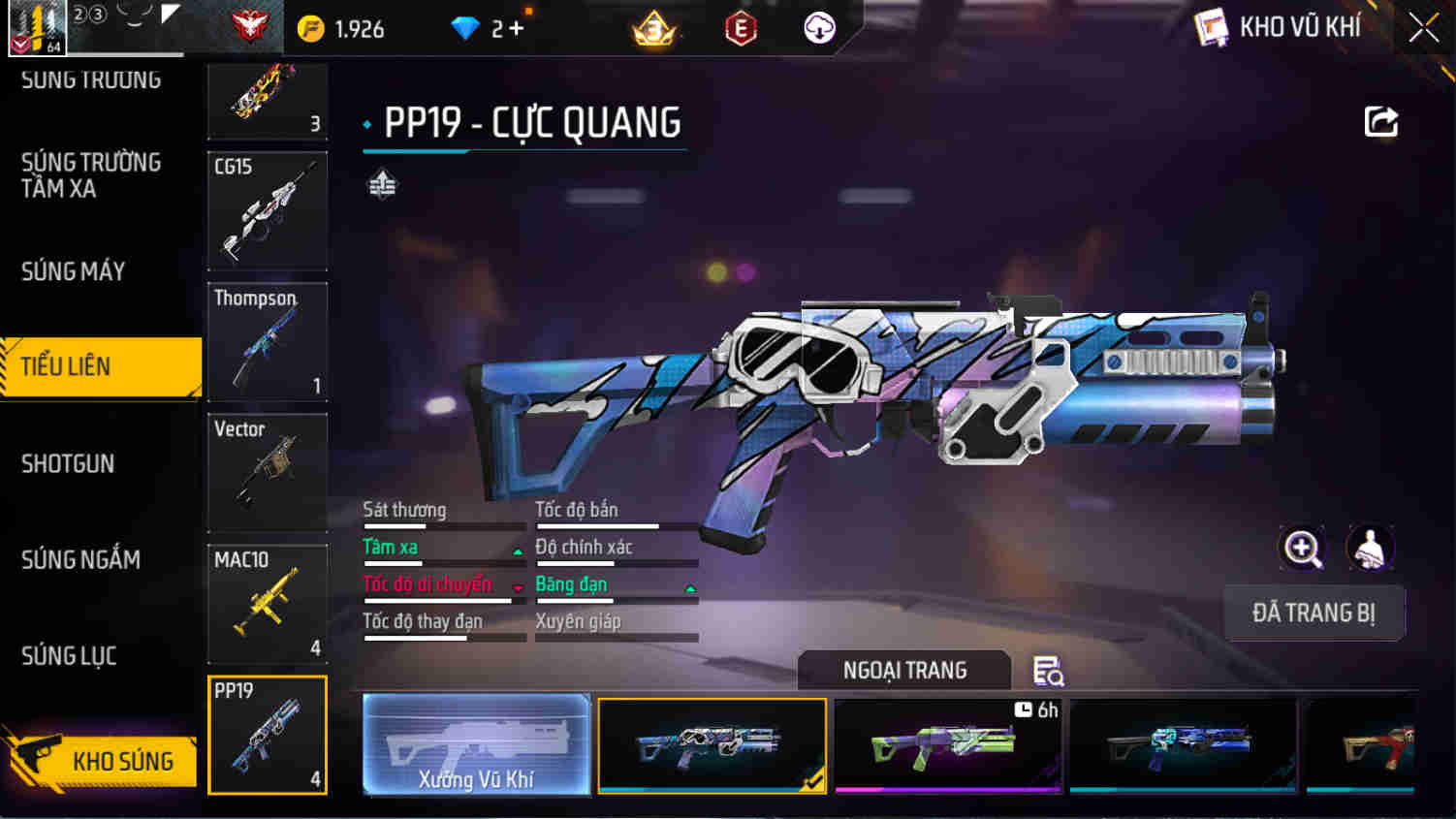This screenshot has width=1456, height=819.
Task: Close the weapon armory screen
Action: click(x=1423, y=27)
